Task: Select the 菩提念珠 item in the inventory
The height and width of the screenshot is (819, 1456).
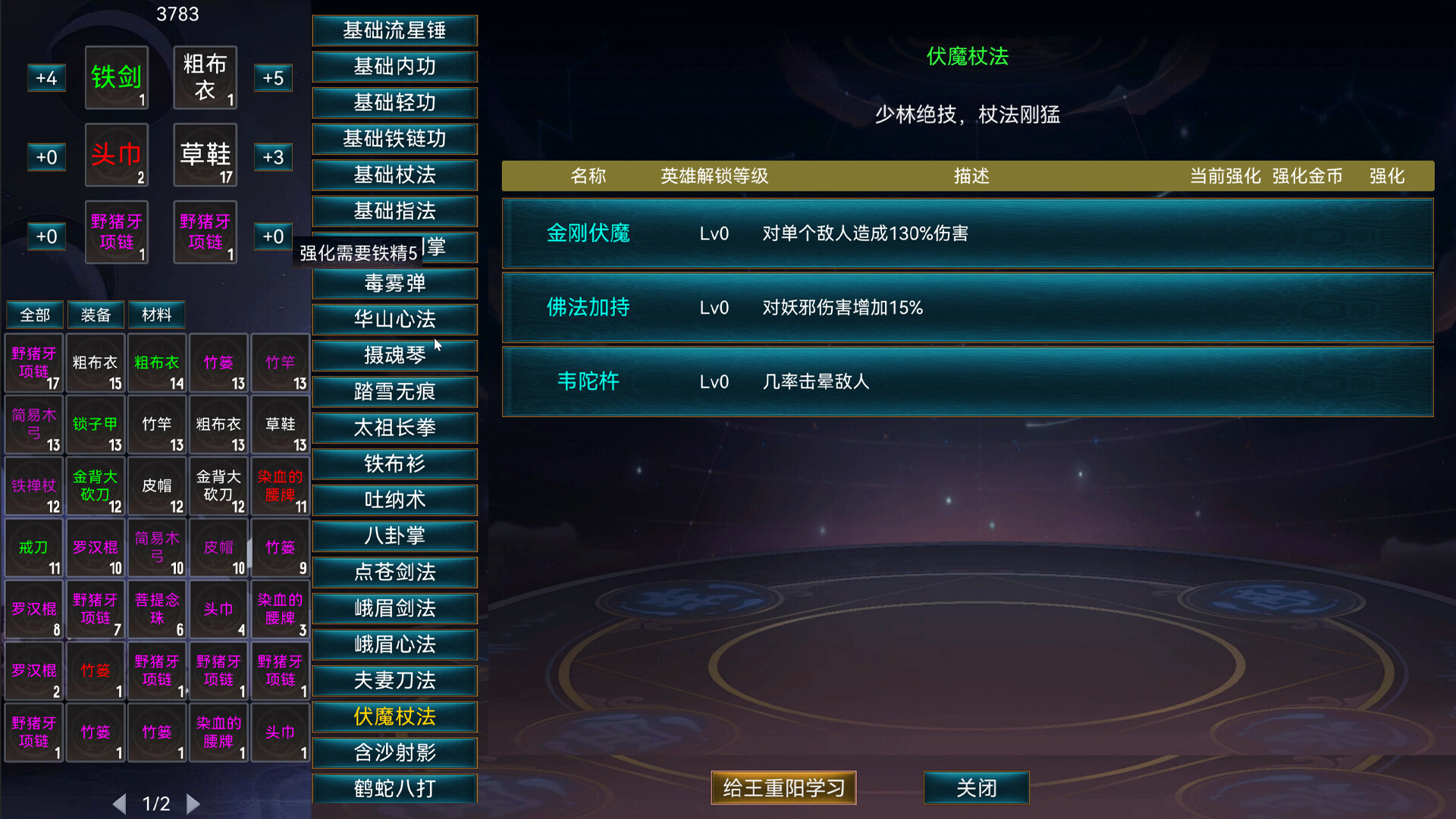Action: pyautogui.click(x=157, y=610)
